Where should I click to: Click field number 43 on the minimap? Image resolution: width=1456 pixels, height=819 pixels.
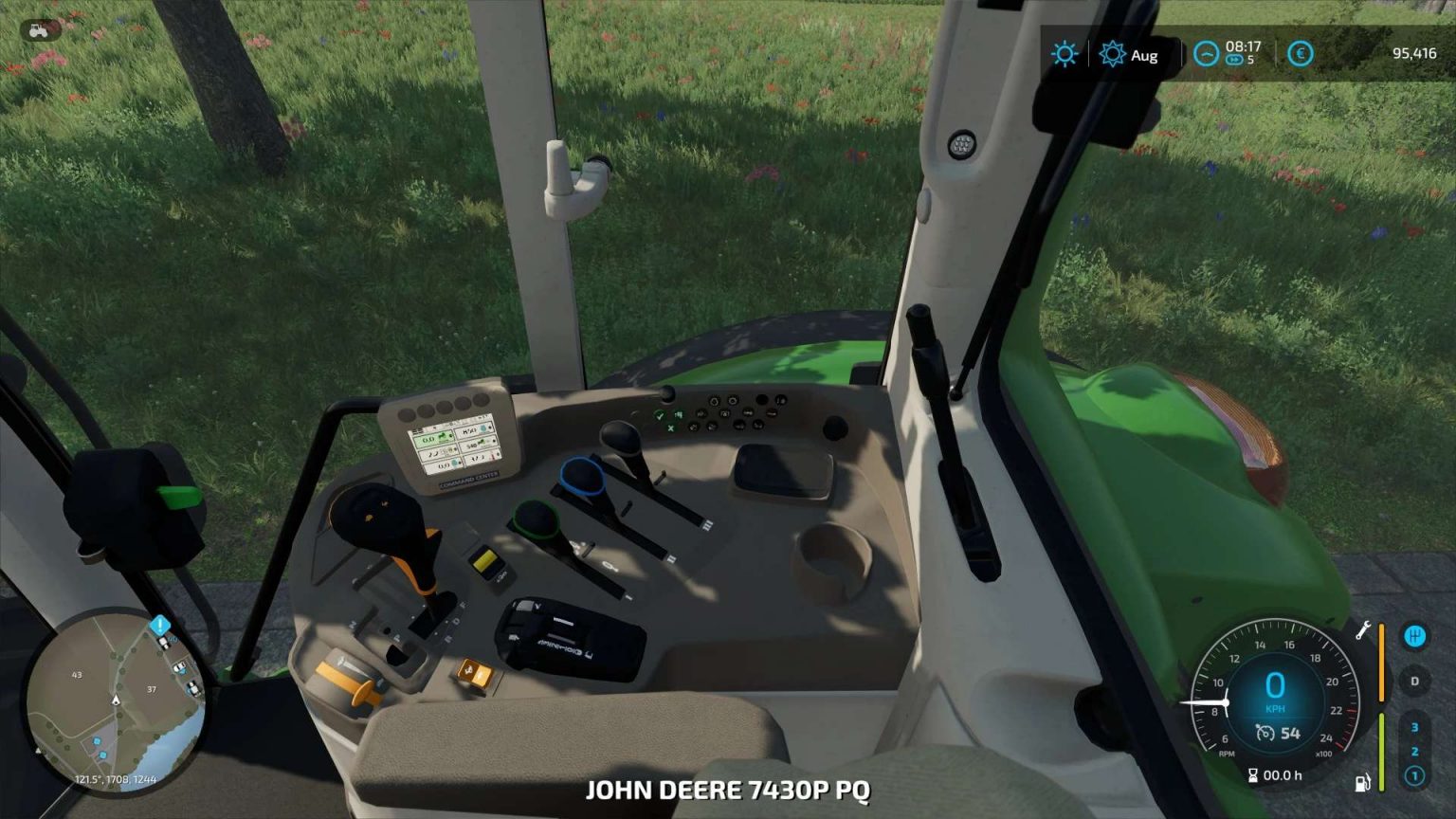click(x=78, y=676)
